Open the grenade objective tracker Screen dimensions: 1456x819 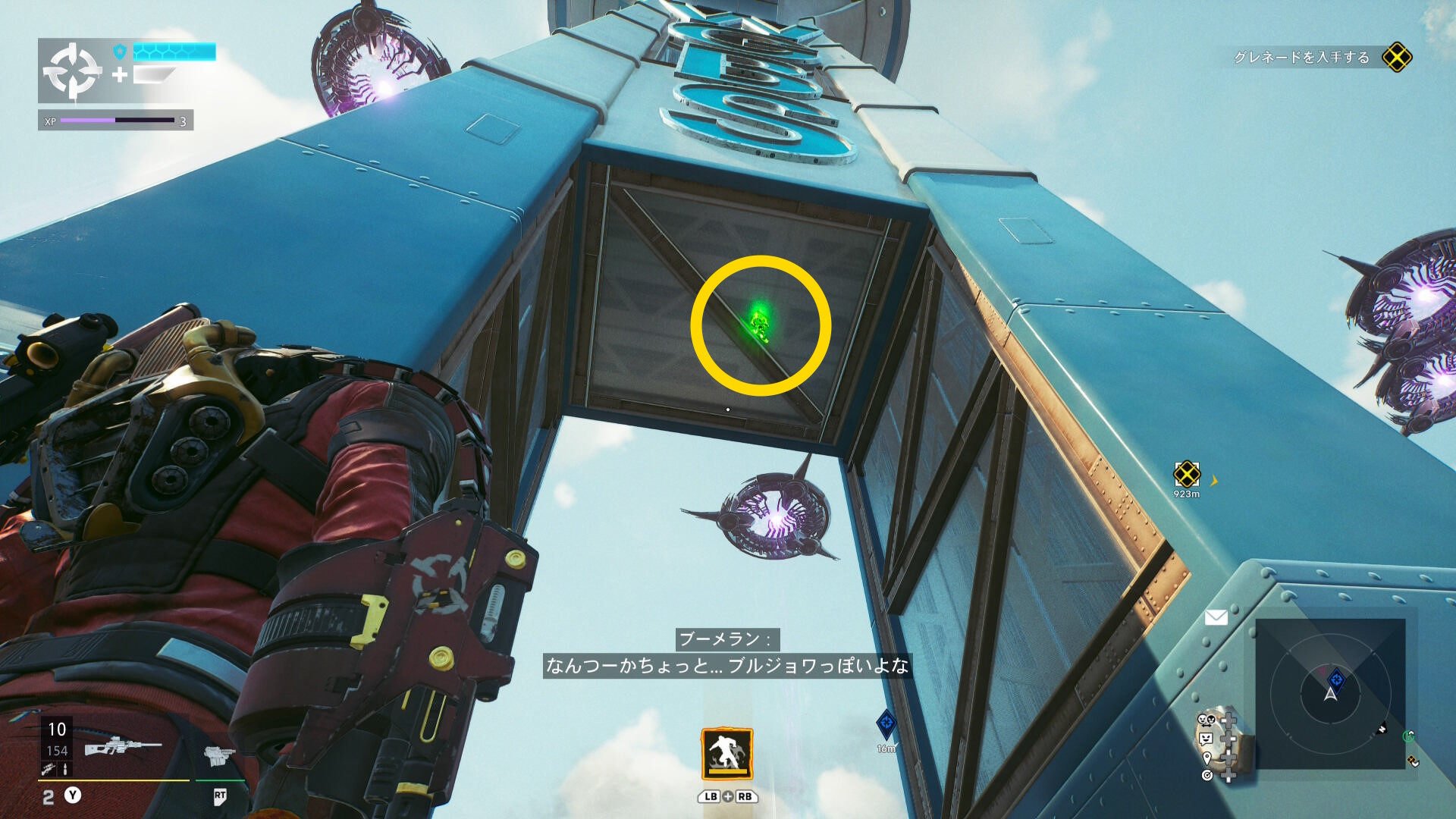(1396, 58)
